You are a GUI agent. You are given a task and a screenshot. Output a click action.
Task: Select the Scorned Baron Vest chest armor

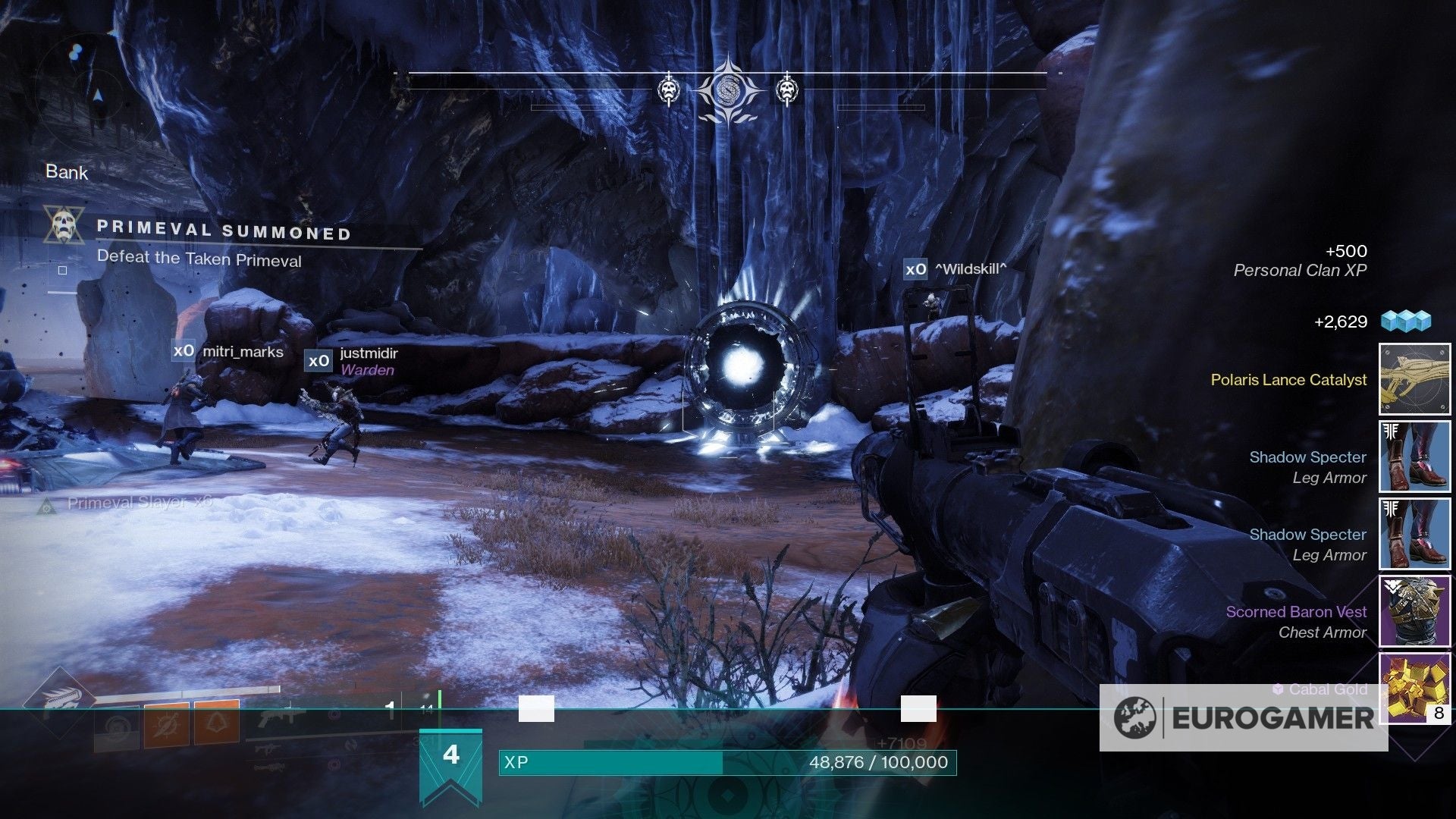(1414, 611)
